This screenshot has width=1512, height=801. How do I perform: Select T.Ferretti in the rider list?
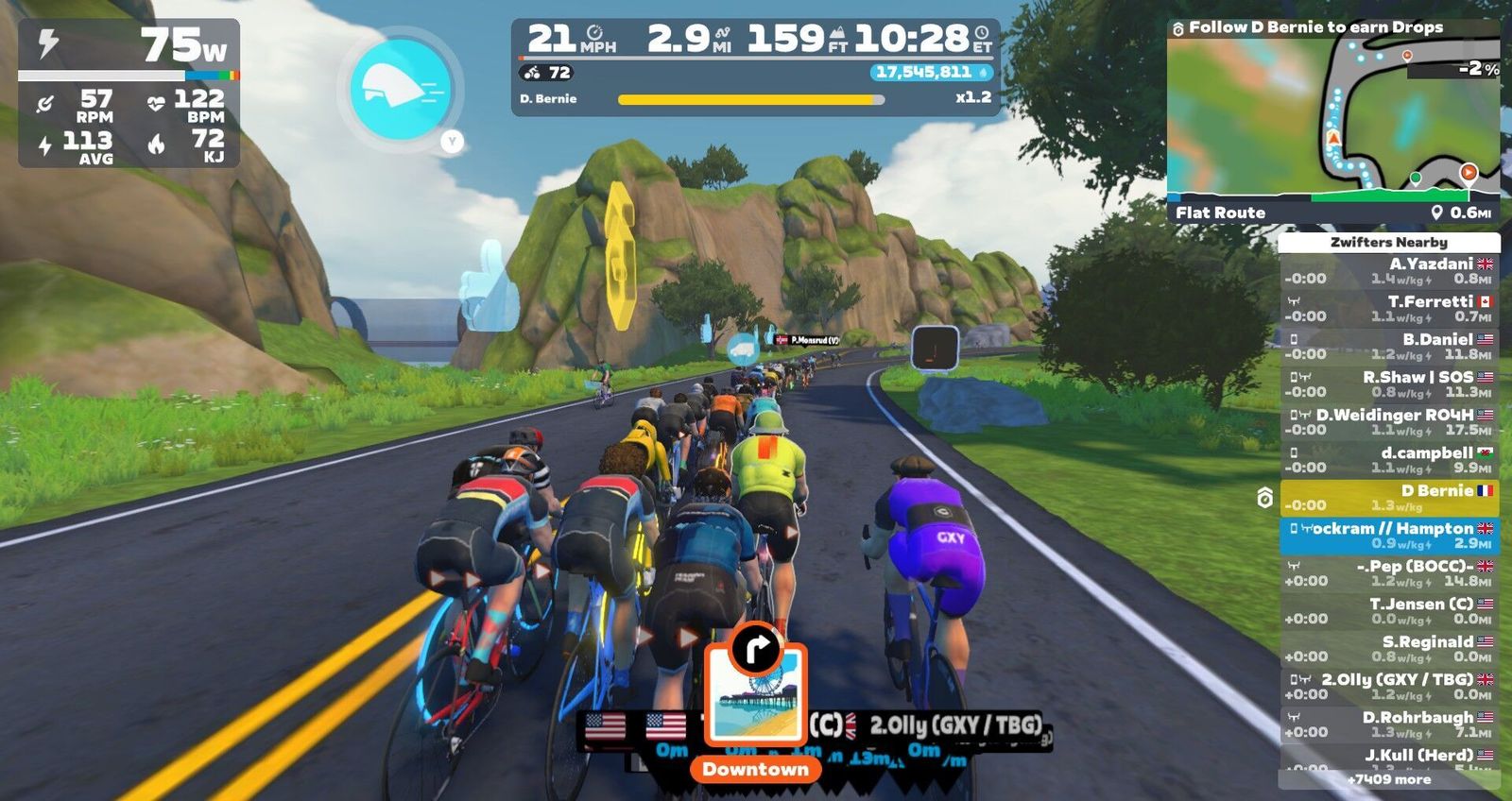point(1388,309)
